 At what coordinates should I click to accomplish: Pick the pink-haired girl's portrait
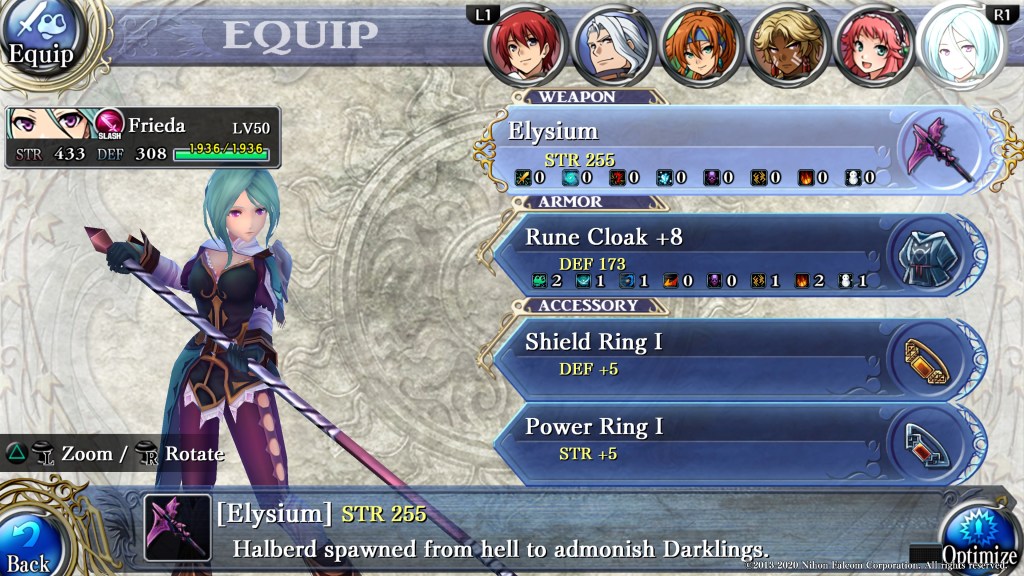871,46
